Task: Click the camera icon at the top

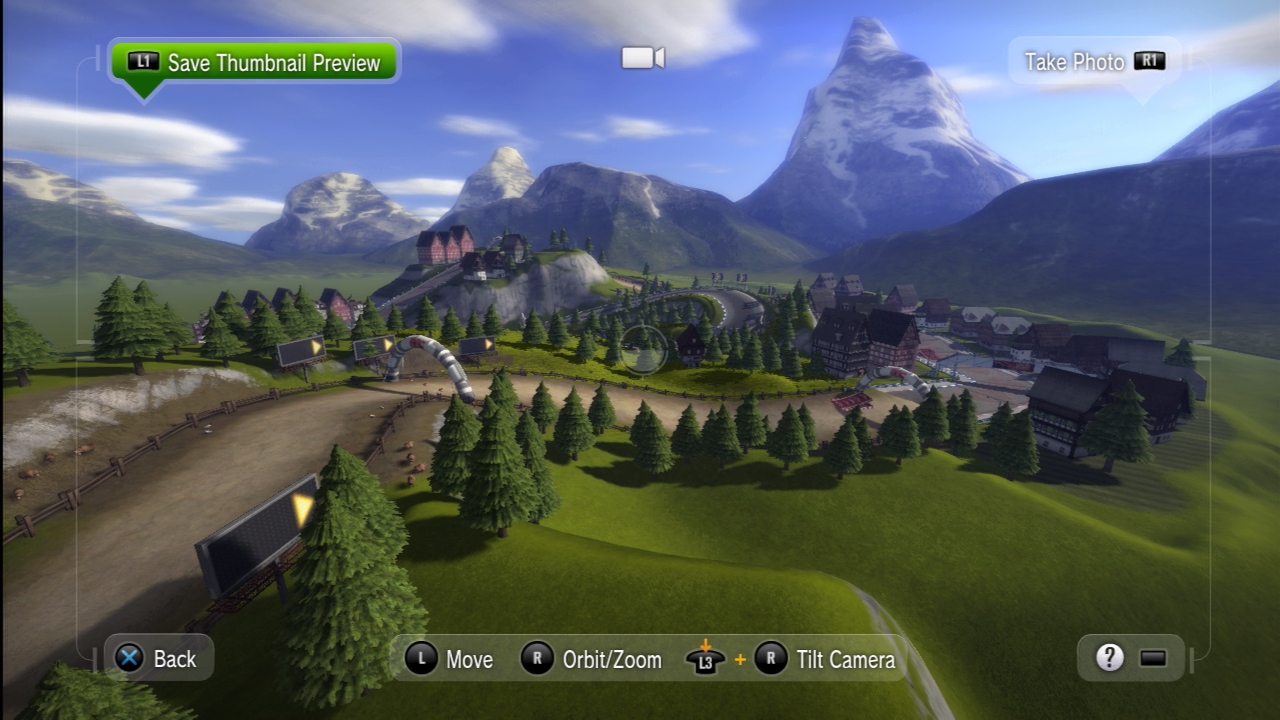Action: pyautogui.click(x=643, y=58)
